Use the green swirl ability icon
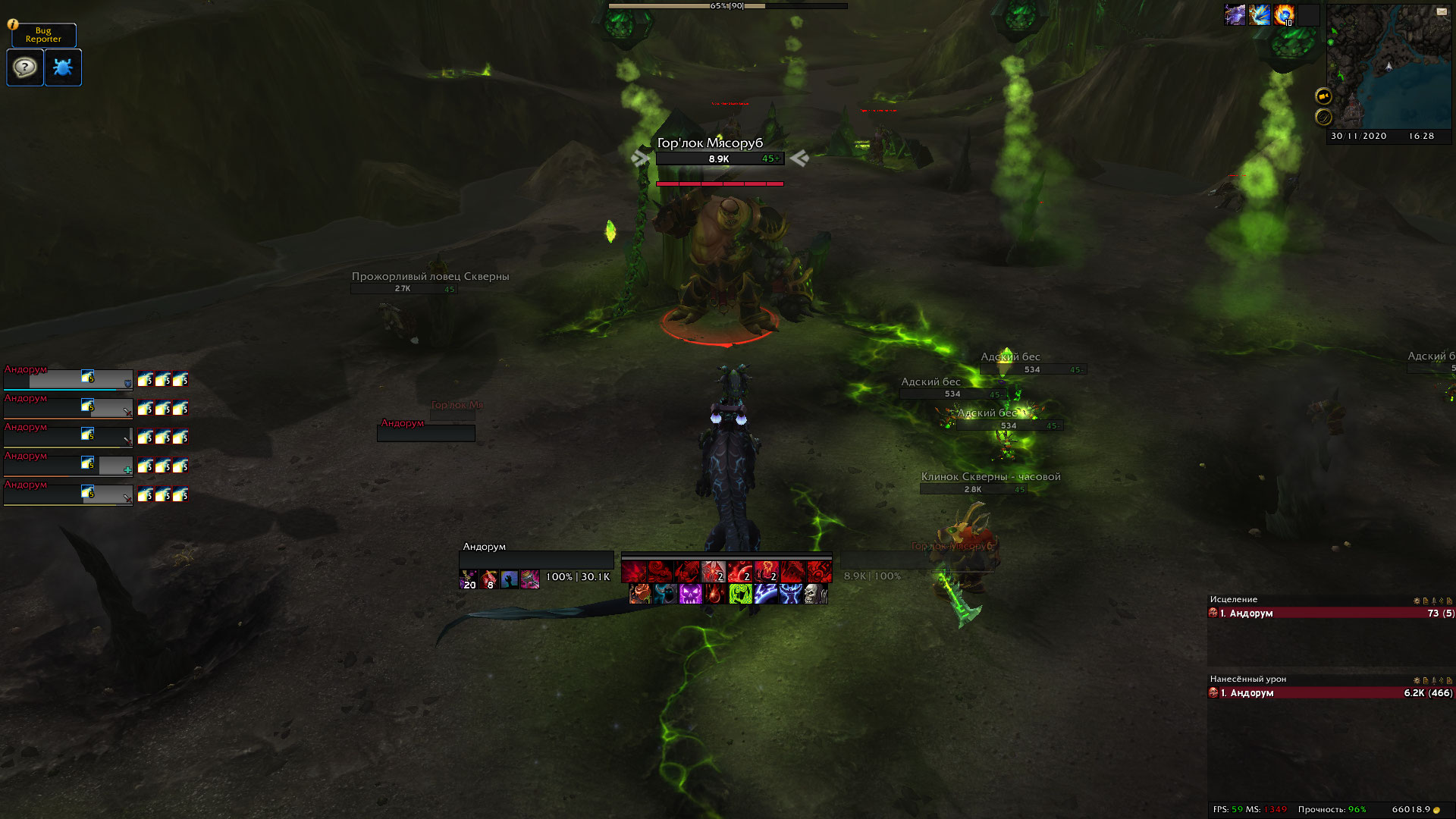 [740, 594]
